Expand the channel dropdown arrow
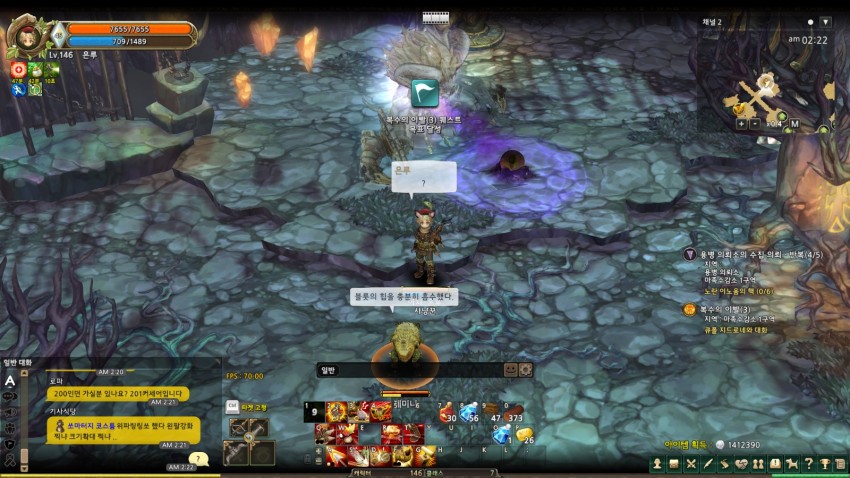Screen dimensions: 850x478 coord(825,21)
